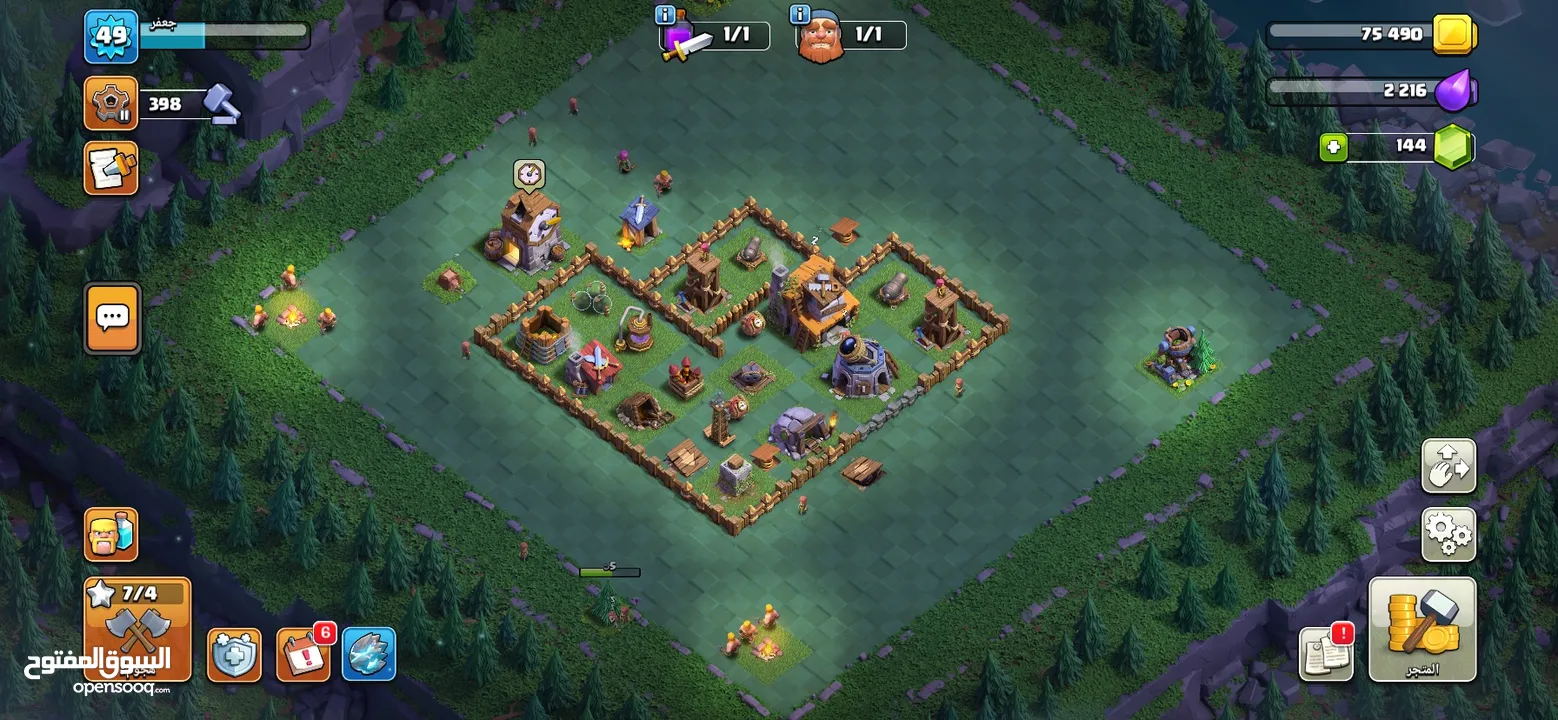
Task: Open the hand and arrows layout button
Action: point(1448,466)
